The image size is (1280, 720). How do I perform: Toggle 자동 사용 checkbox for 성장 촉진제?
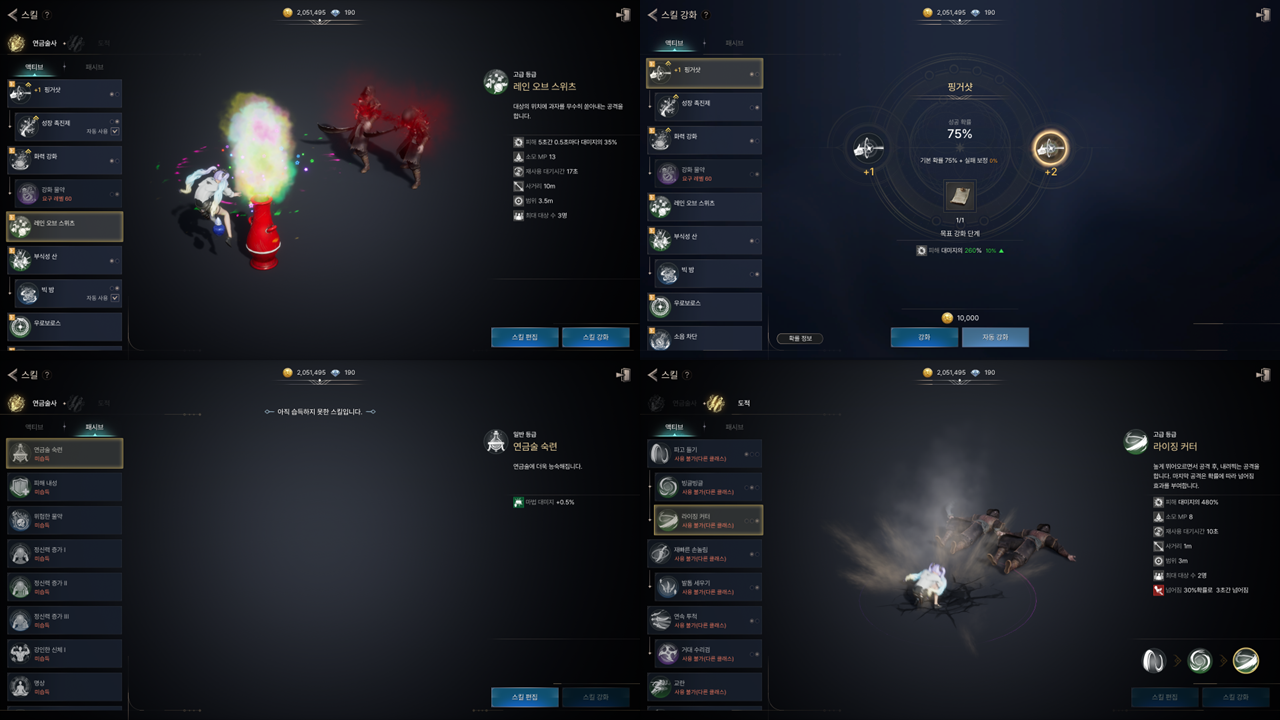[115, 131]
